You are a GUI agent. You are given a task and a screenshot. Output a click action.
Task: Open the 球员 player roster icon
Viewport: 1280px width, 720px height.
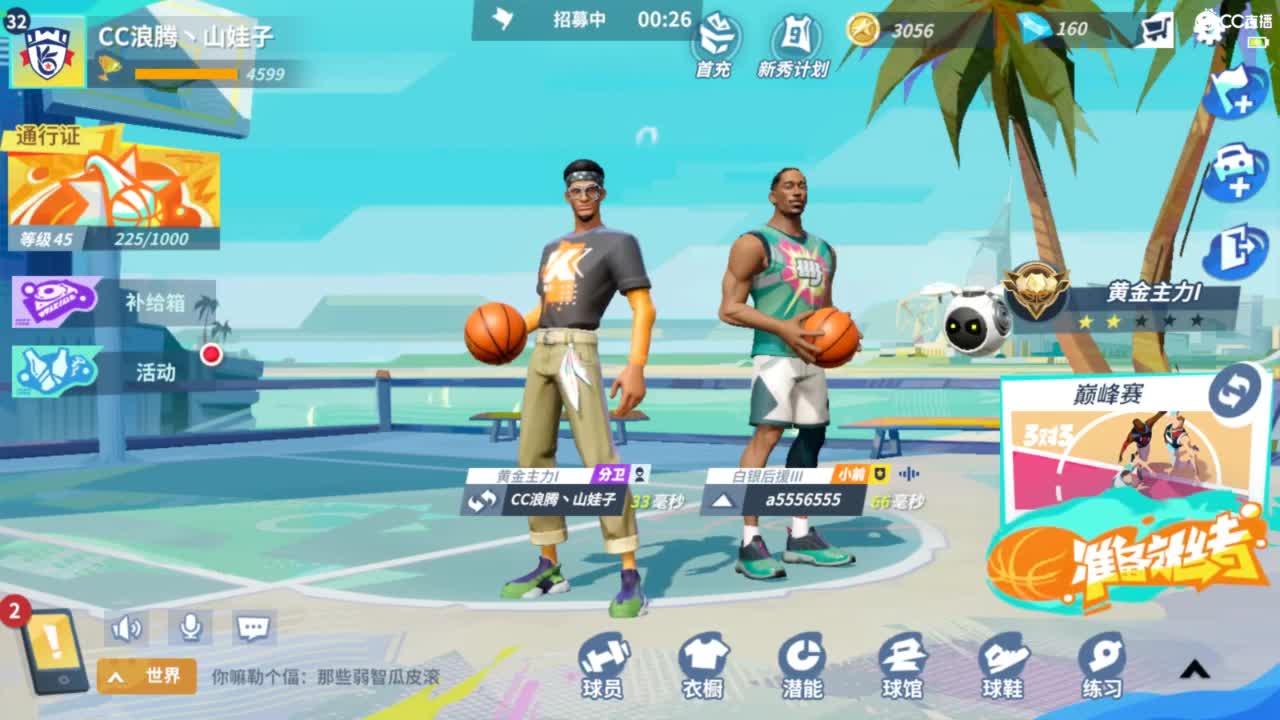604,662
